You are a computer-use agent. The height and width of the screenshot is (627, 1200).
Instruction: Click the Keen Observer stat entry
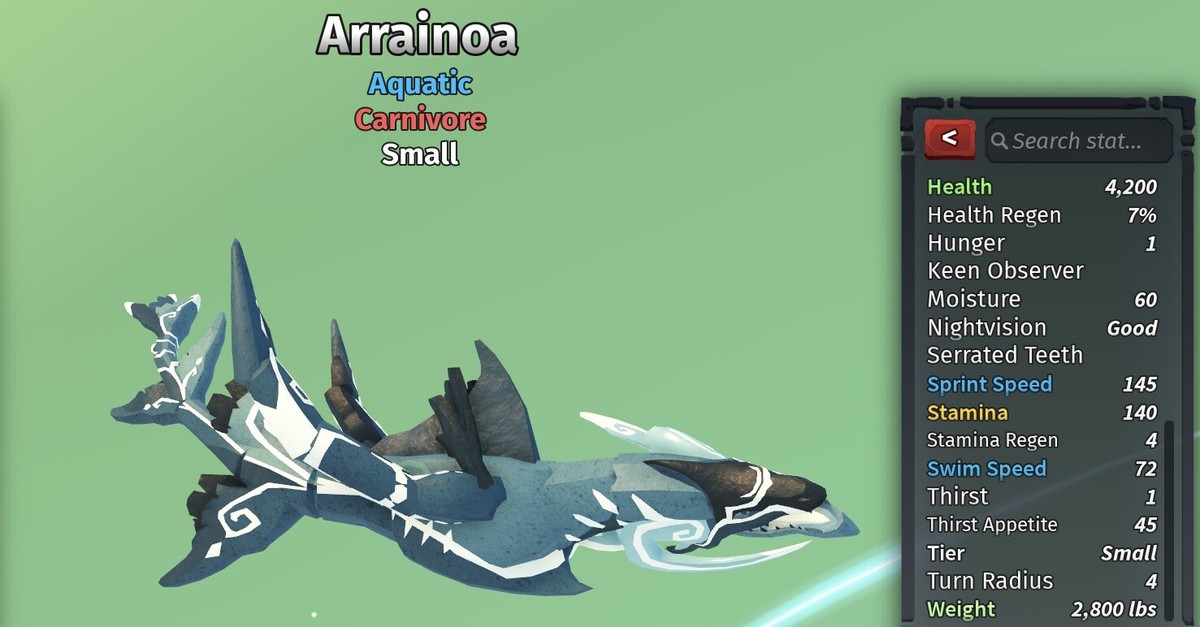[1005, 271]
